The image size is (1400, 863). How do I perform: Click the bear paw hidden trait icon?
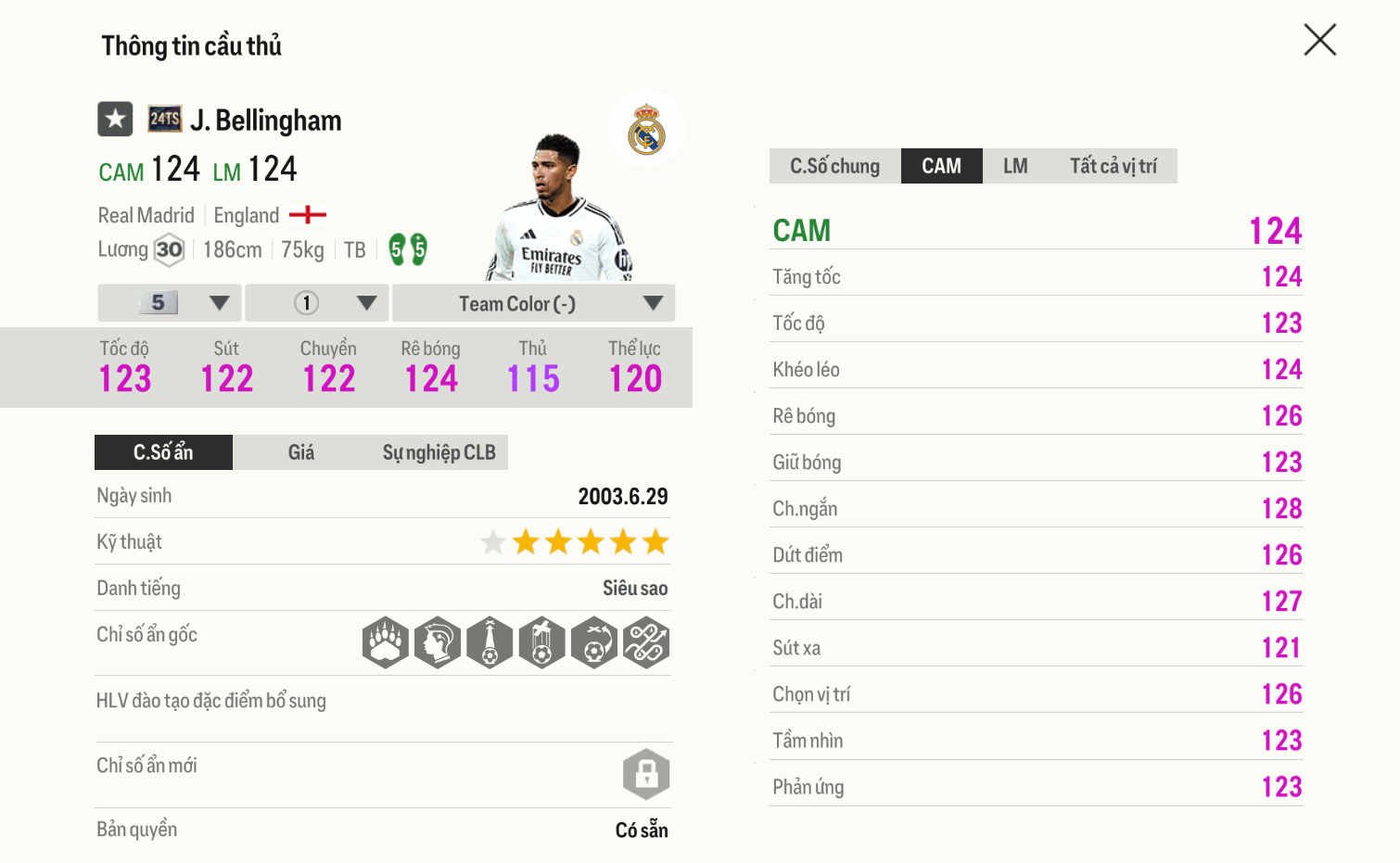(x=385, y=642)
